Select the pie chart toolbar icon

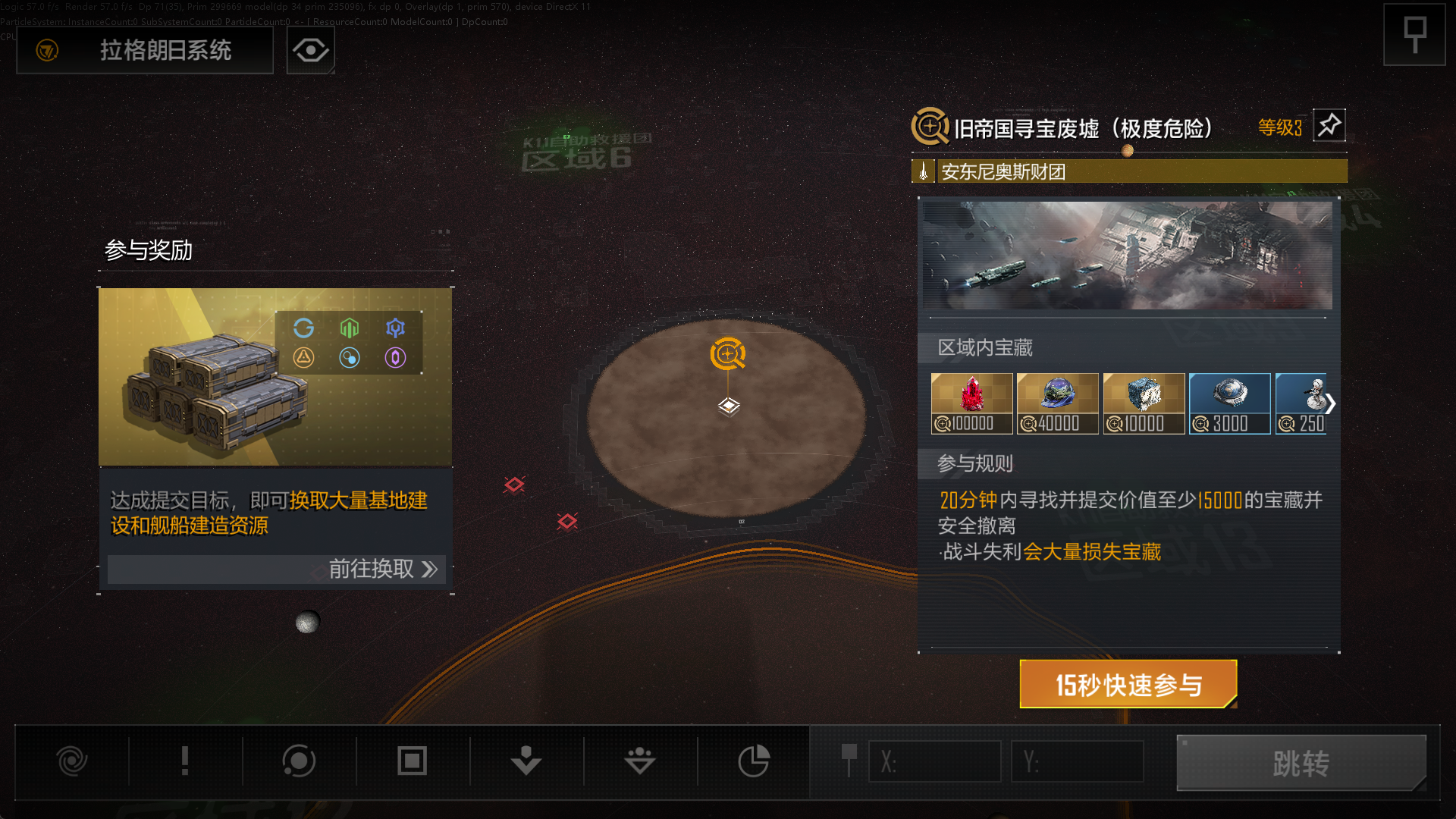(754, 761)
